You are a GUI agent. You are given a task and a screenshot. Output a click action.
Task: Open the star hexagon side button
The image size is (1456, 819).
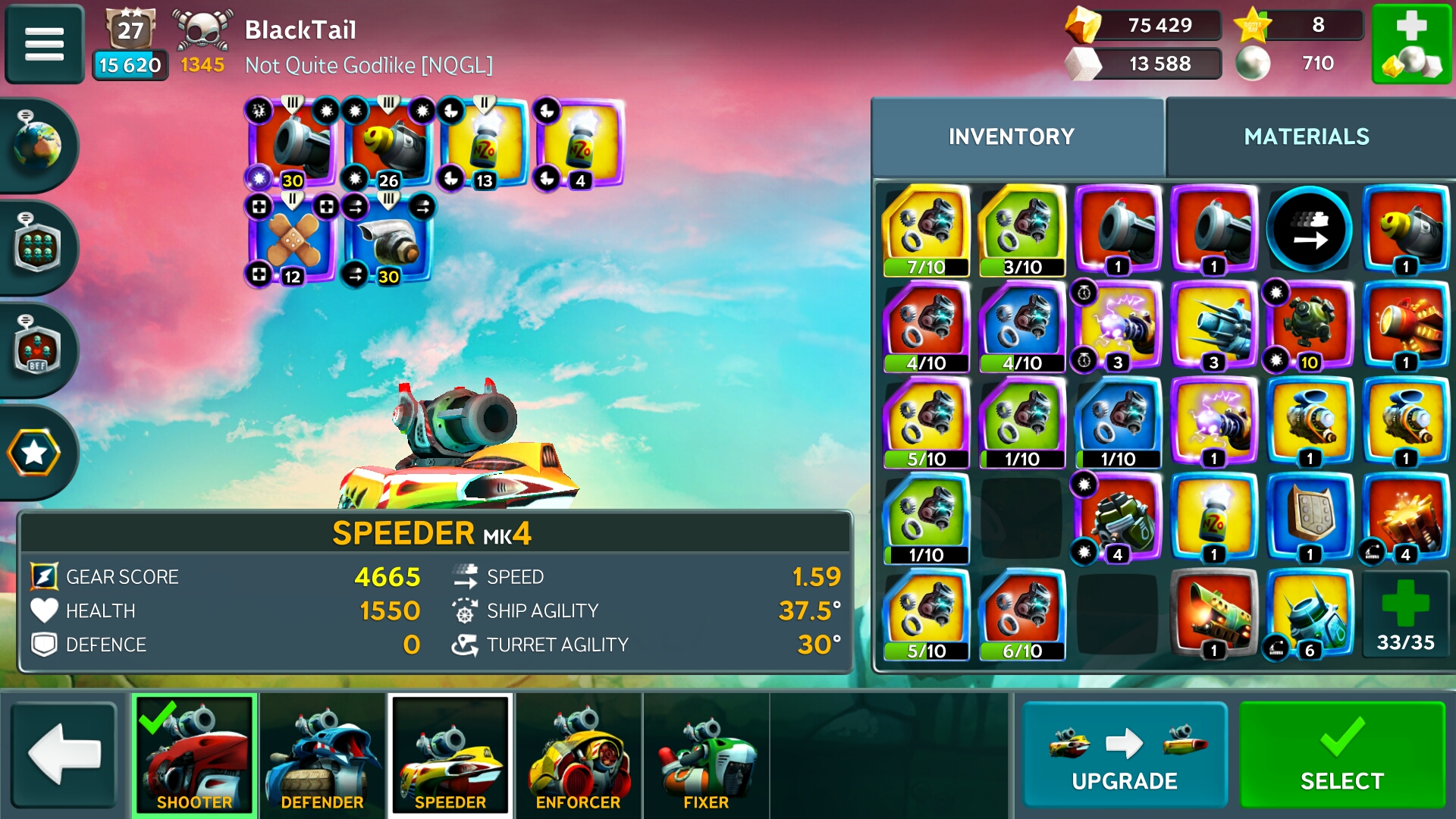34,453
